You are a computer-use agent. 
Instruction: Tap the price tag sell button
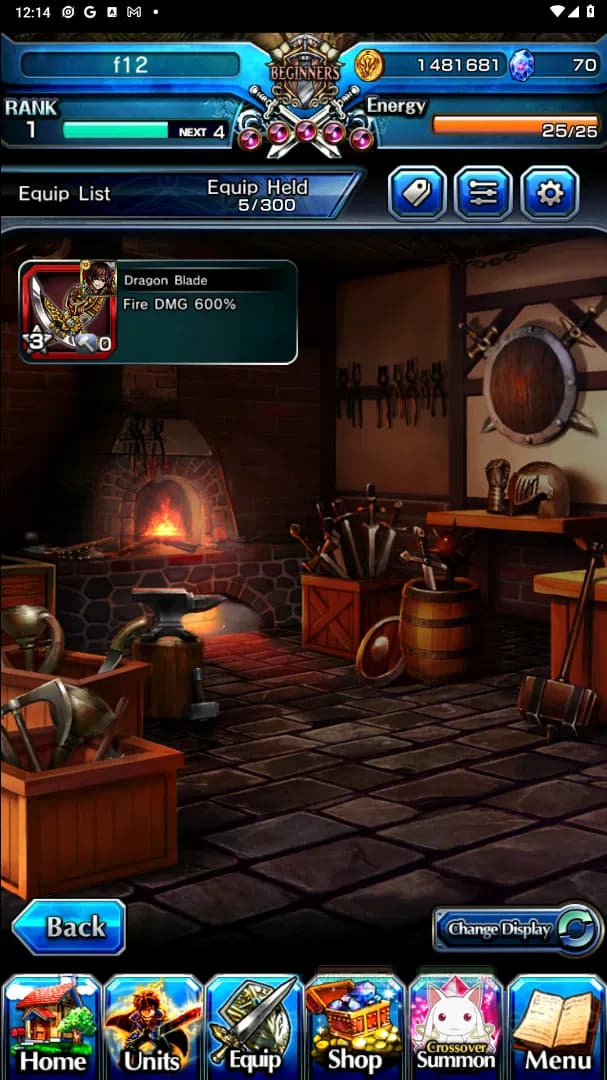(417, 193)
